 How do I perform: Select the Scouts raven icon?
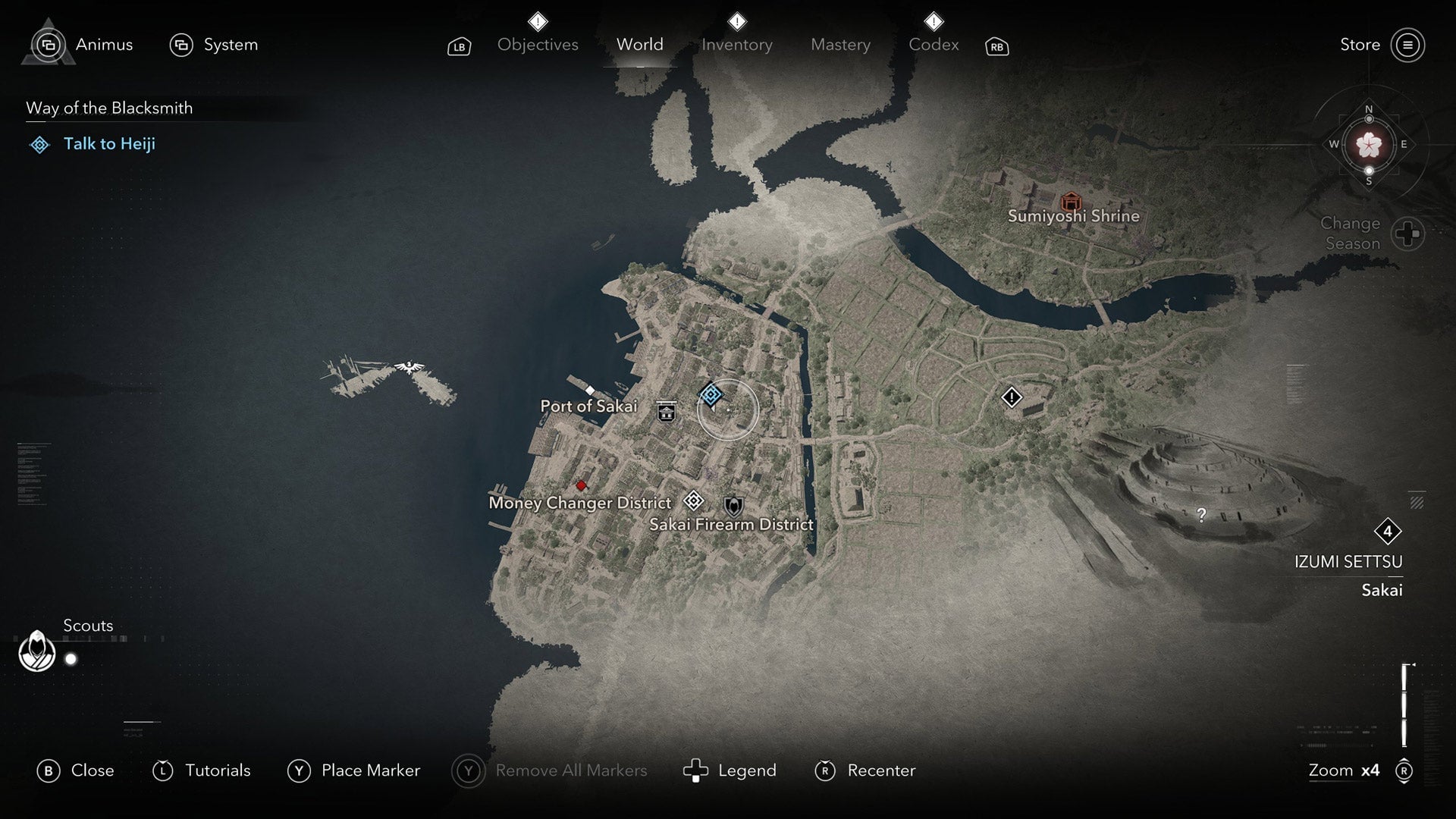pyautogui.click(x=36, y=651)
